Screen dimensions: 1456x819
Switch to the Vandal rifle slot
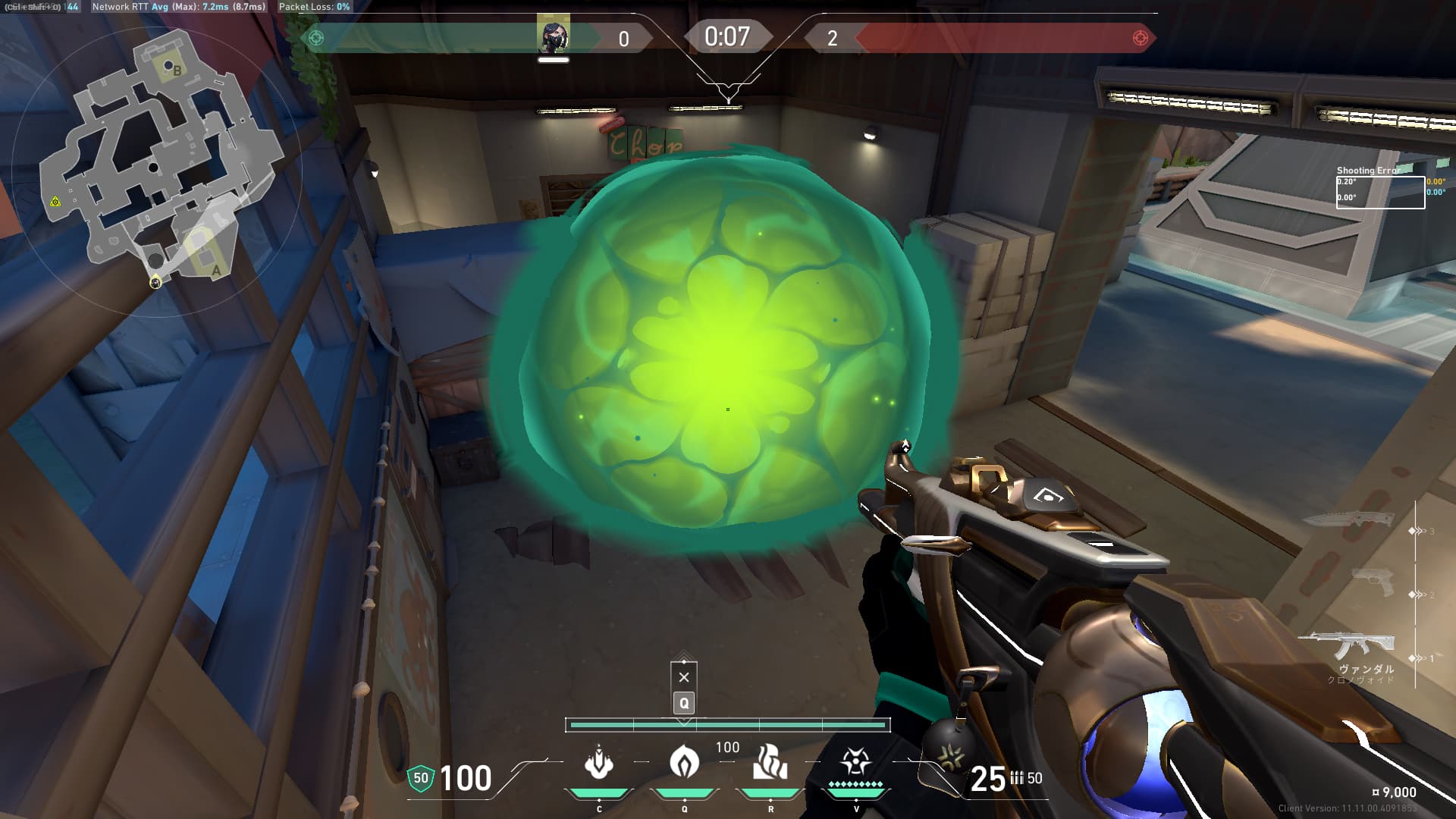coord(1346,647)
